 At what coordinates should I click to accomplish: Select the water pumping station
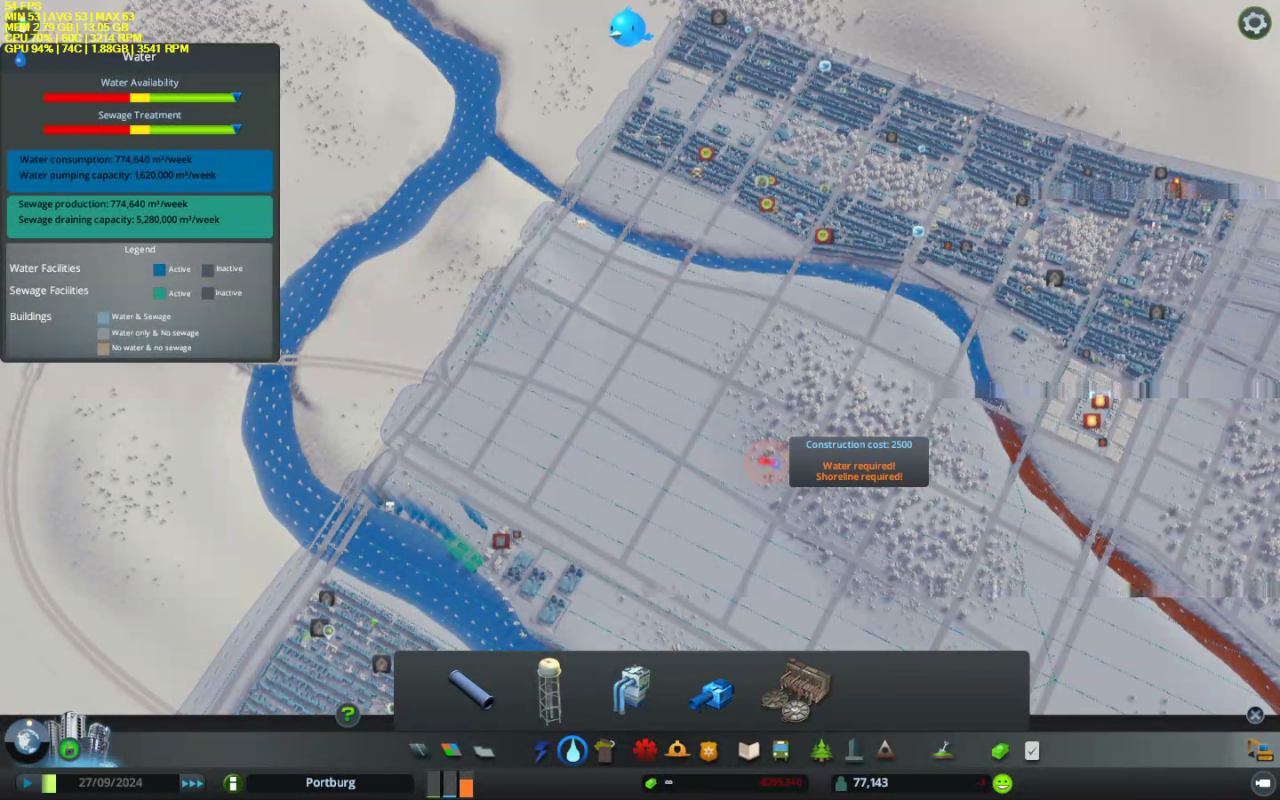(x=631, y=689)
